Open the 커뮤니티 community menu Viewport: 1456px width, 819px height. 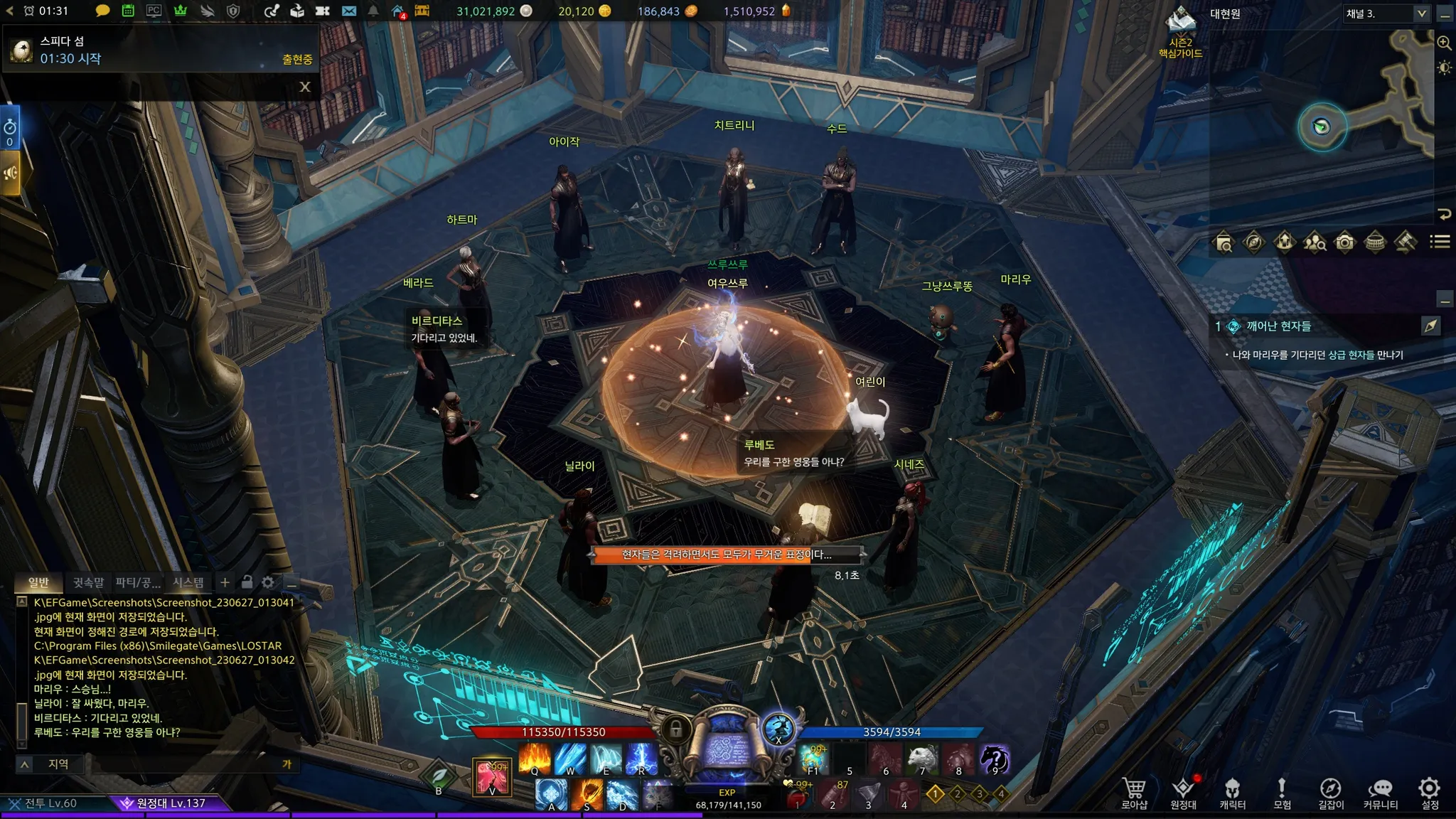coord(1380,792)
